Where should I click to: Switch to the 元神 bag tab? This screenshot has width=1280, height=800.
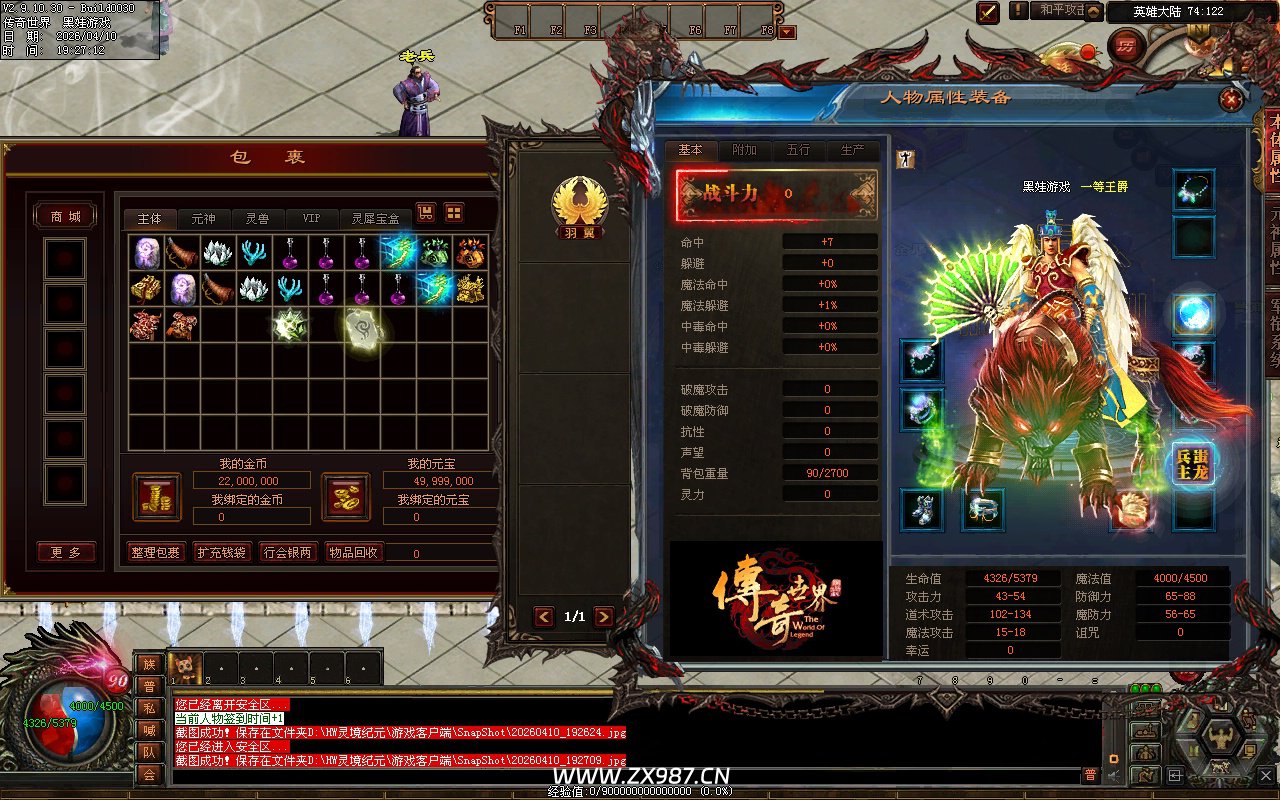203,218
